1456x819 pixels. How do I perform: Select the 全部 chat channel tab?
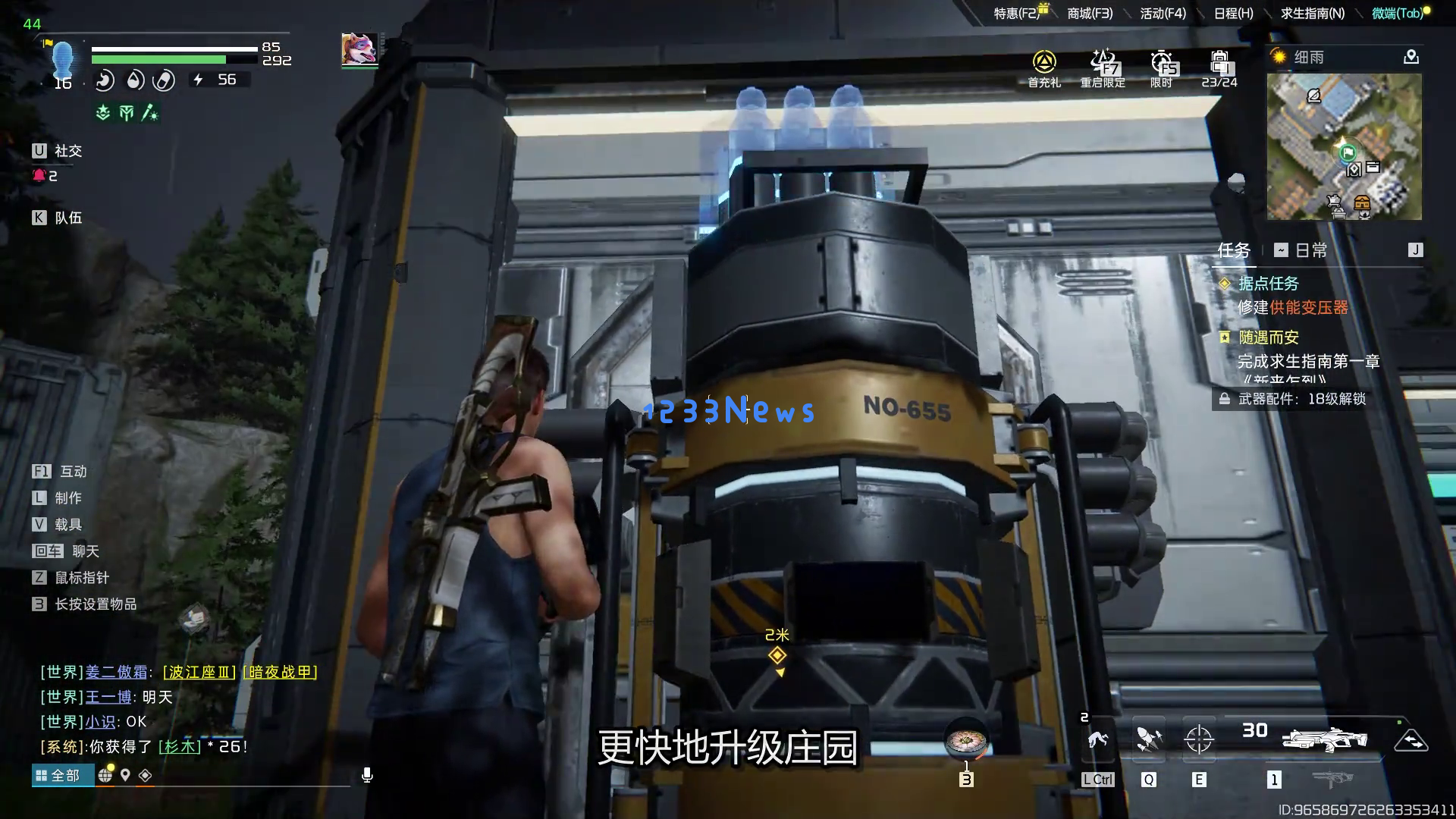coord(58,775)
